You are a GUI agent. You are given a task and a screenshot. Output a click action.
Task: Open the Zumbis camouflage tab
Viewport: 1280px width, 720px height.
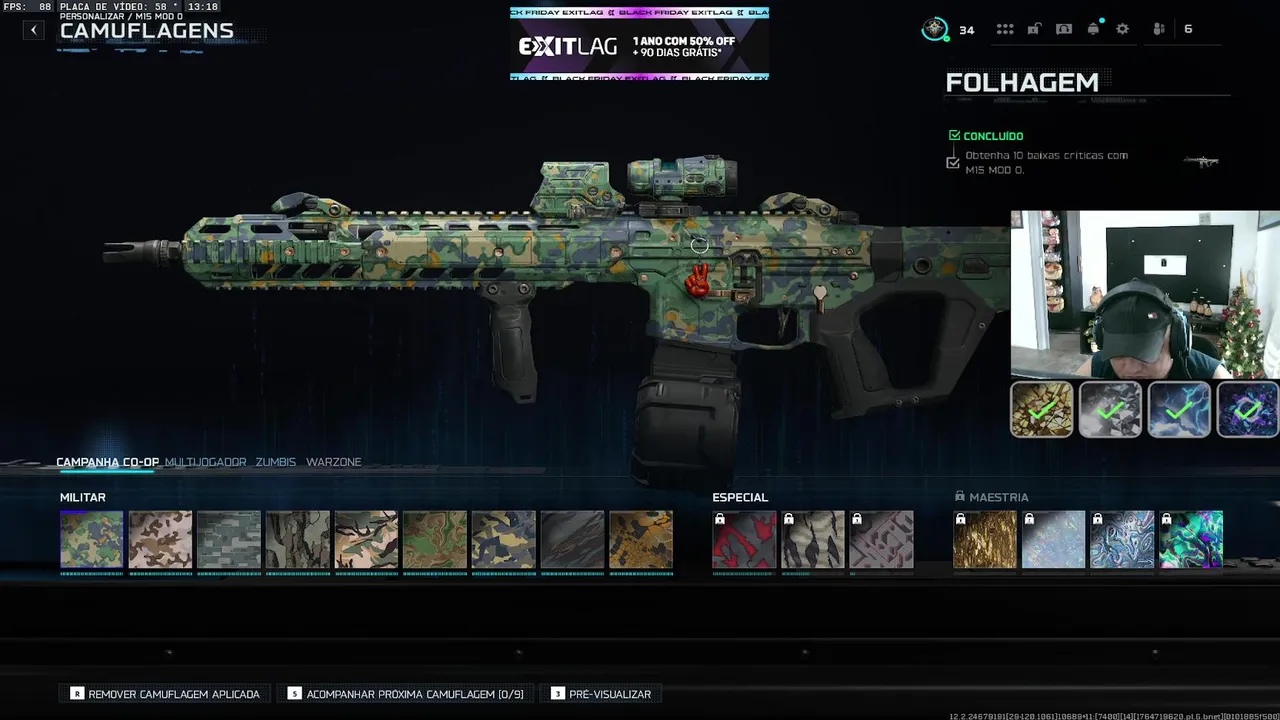[275, 462]
